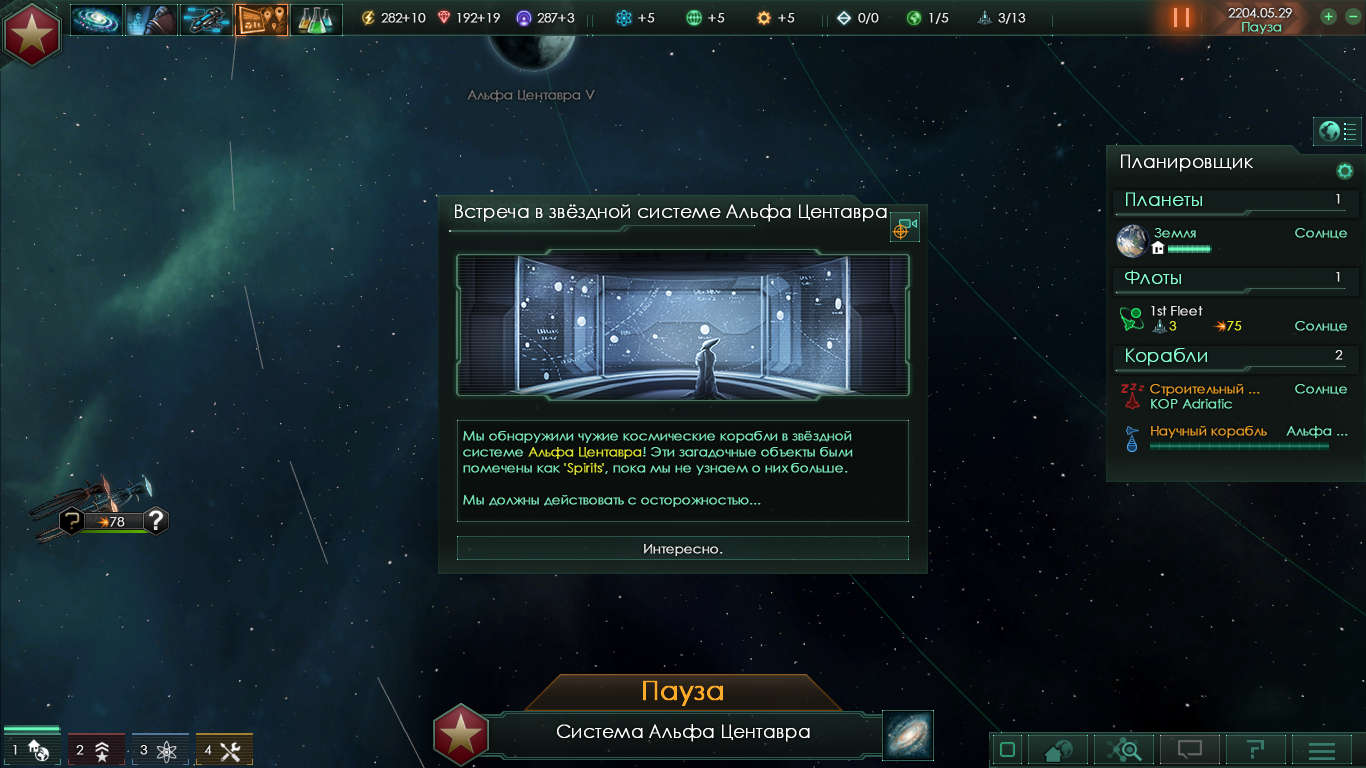
Task: Open the research flasks icon
Action: click(x=316, y=19)
